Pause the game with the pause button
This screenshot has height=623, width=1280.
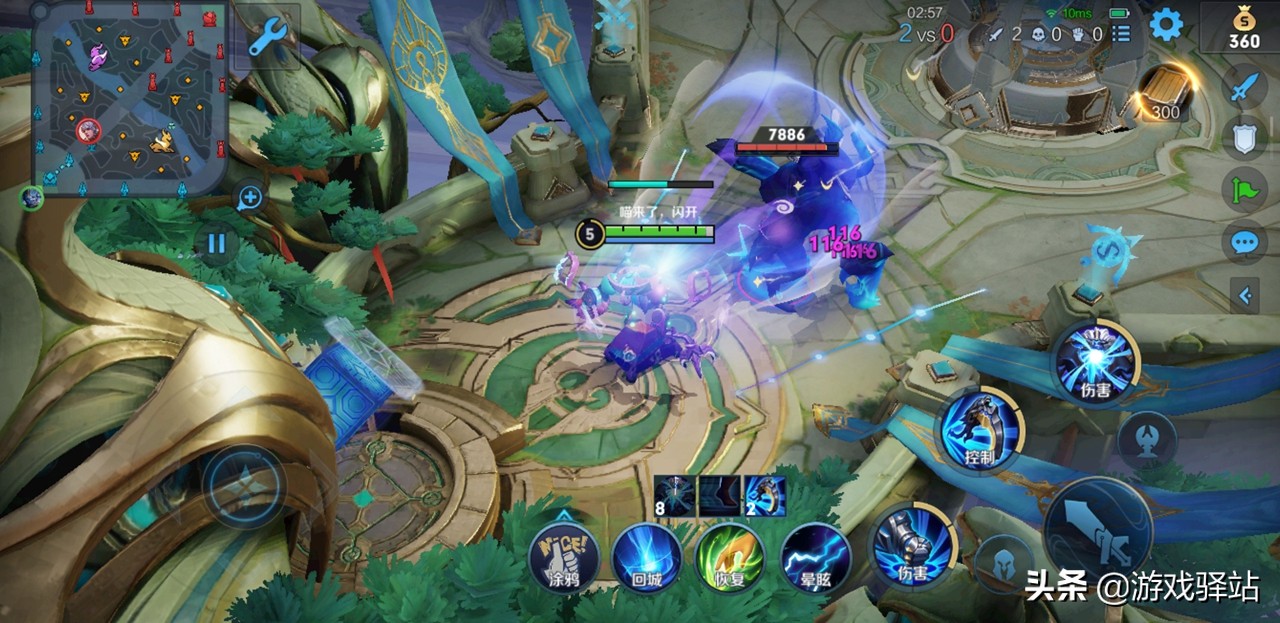(x=217, y=243)
